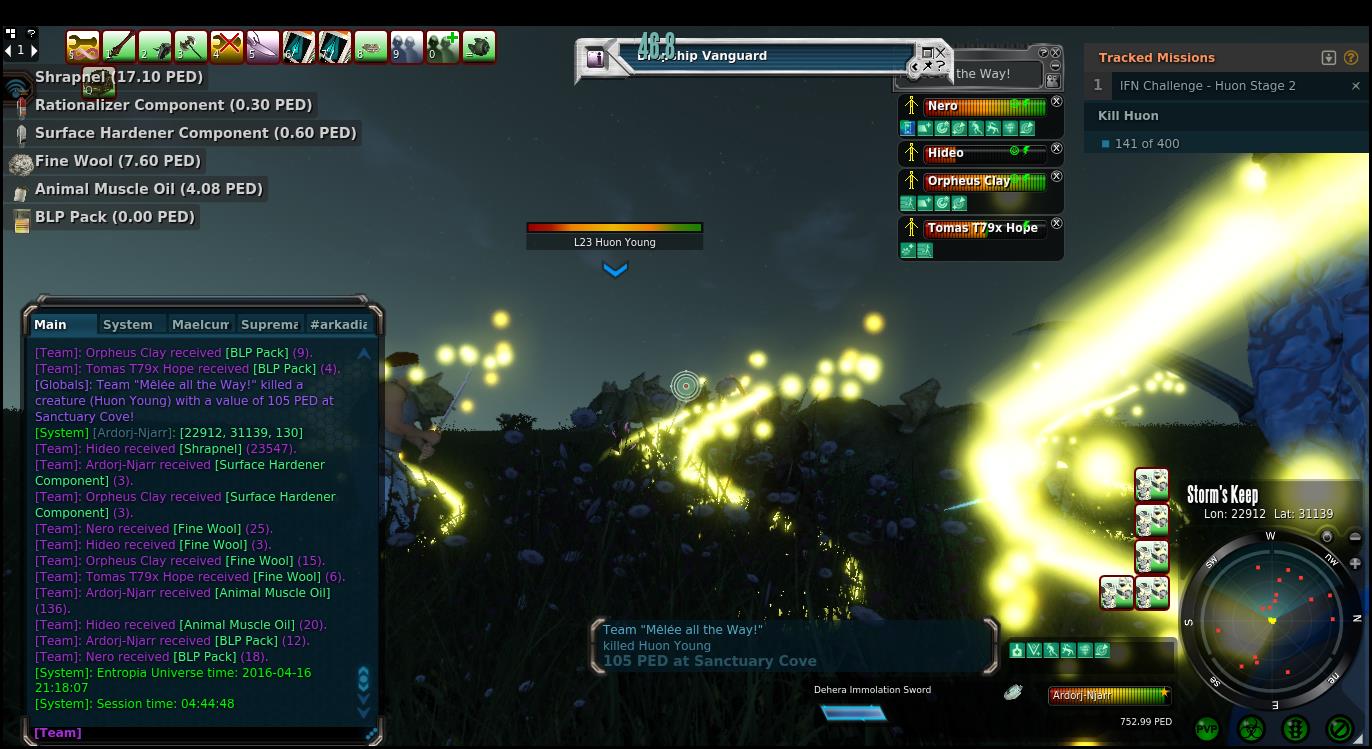The image size is (1372, 749).
Task: Activate hotbar slot 3 axe weapon
Action: [x=190, y=46]
